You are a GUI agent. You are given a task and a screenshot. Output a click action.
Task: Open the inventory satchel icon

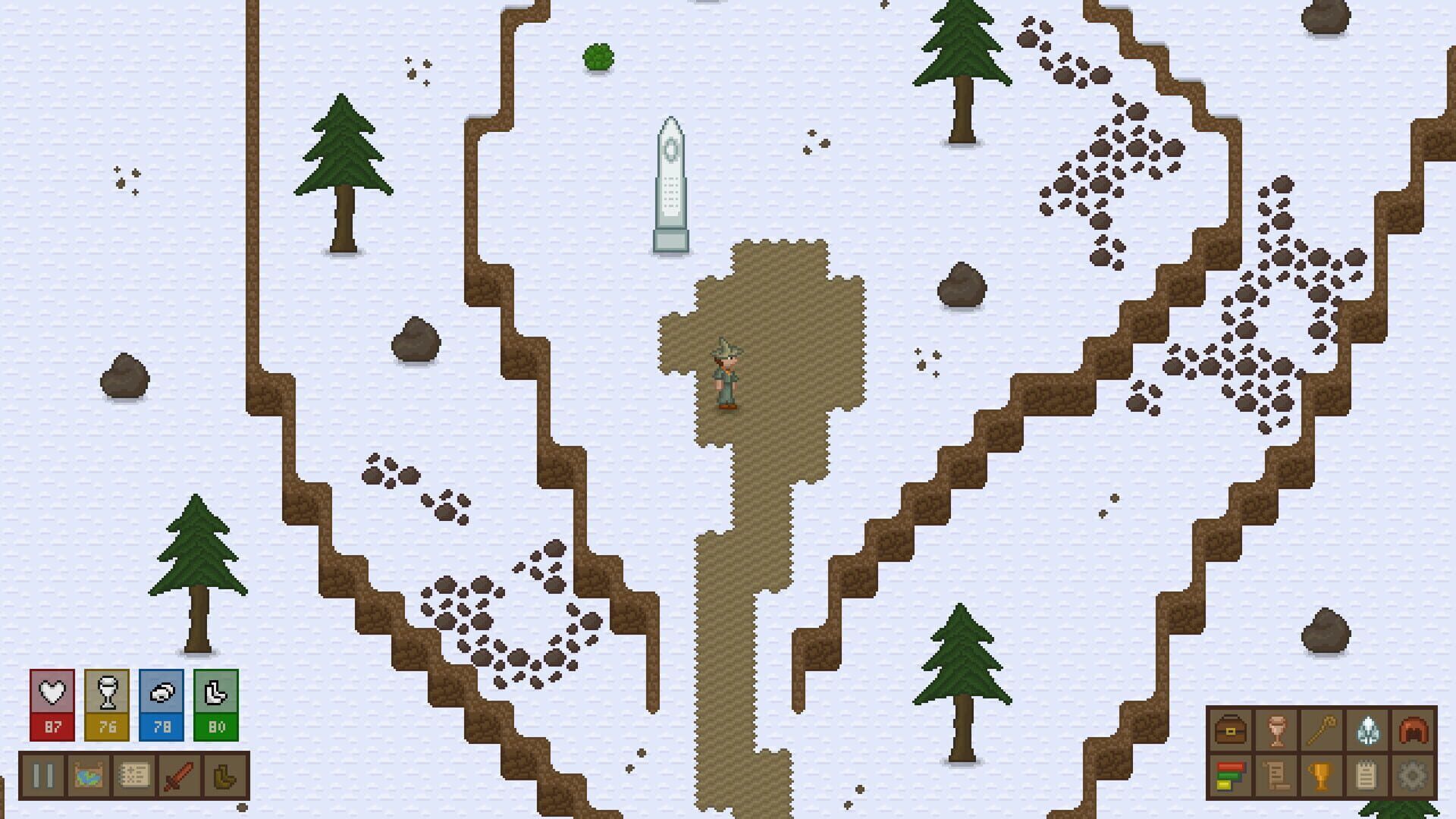click(x=1230, y=730)
